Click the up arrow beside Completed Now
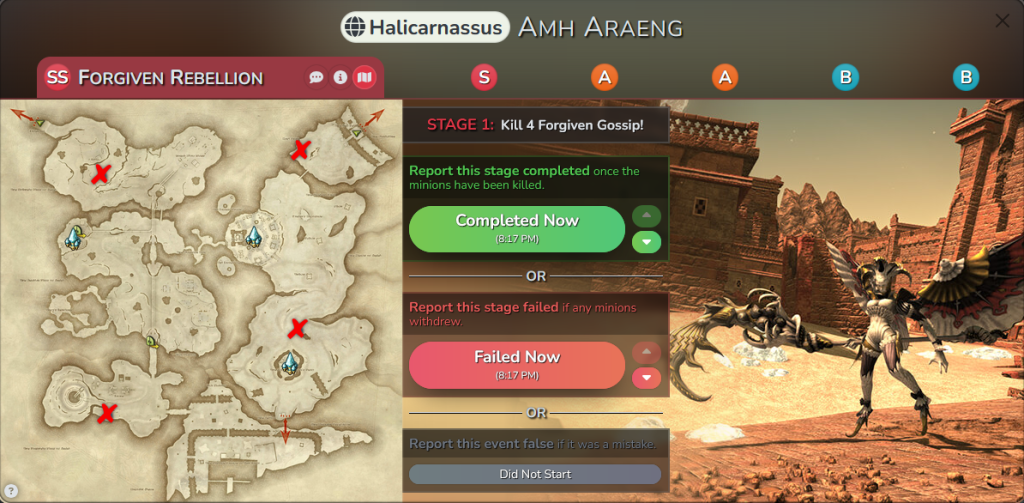The width and height of the screenshot is (1024, 503). pyautogui.click(x=646, y=215)
